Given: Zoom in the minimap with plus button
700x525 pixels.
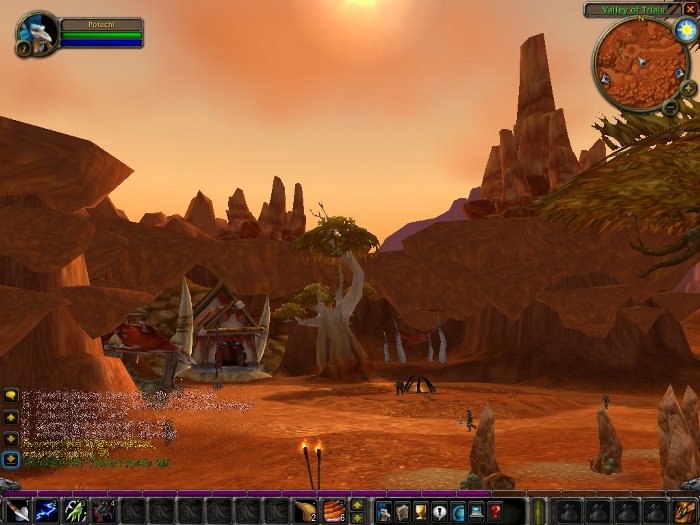Looking at the screenshot, I should pos(688,88).
